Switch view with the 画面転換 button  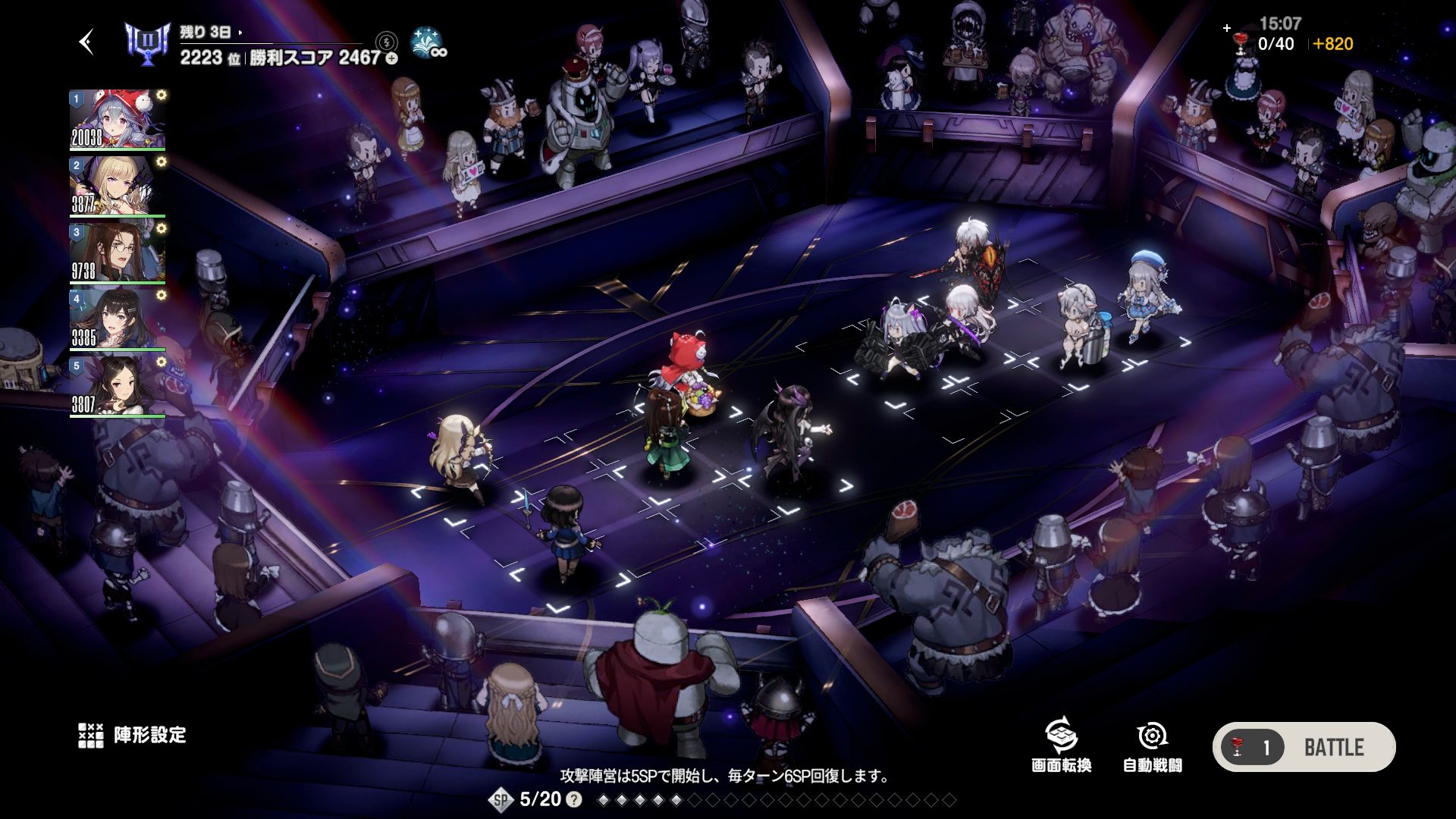(x=1061, y=745)
